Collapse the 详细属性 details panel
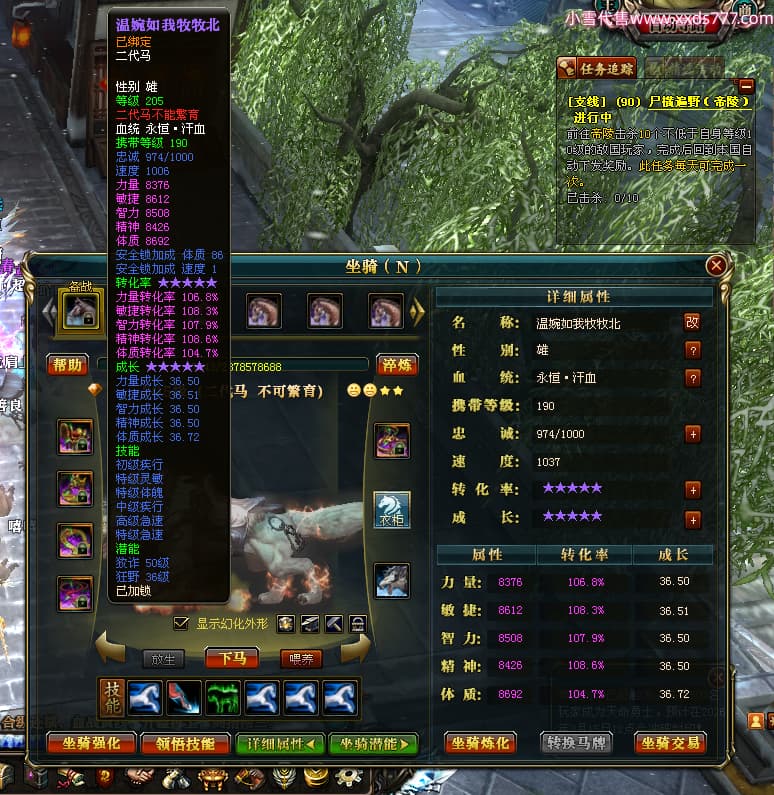Image resolution: width=774 pixels, height=795 pixels. click(280, 743)
